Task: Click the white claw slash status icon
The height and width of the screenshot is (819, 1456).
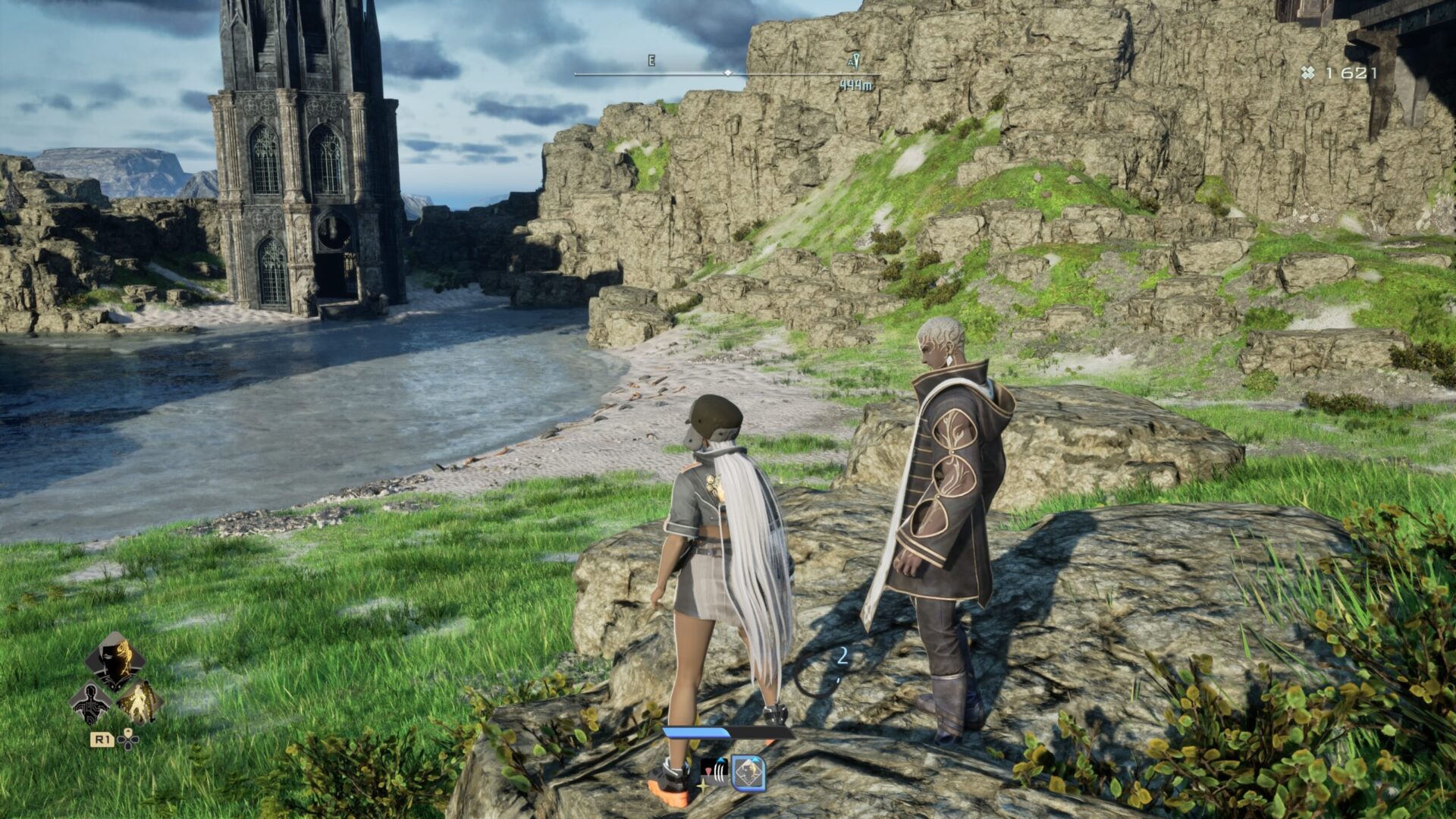Action: [x=714, y=771]
